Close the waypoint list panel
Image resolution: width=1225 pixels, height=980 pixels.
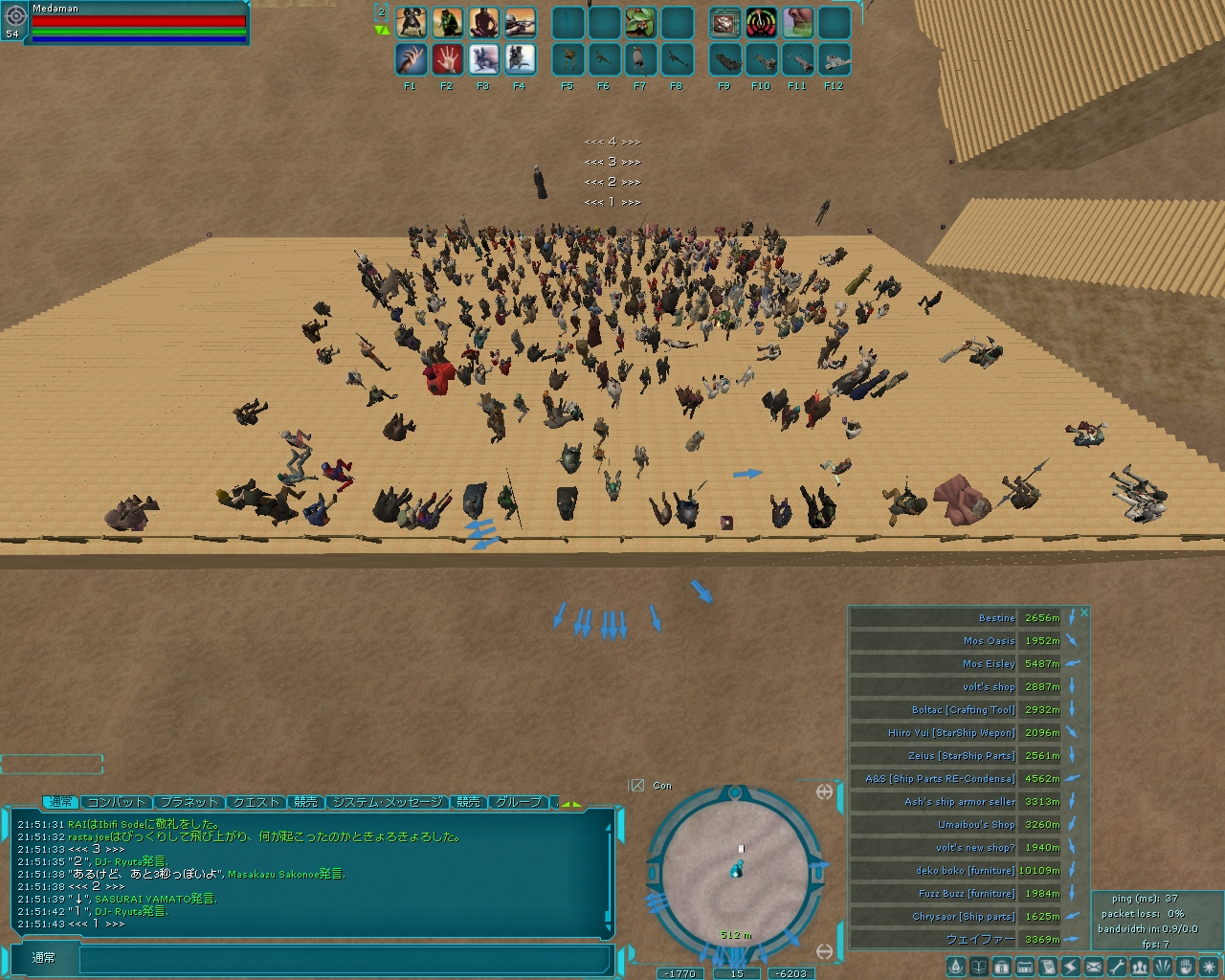click(1084, 612)
